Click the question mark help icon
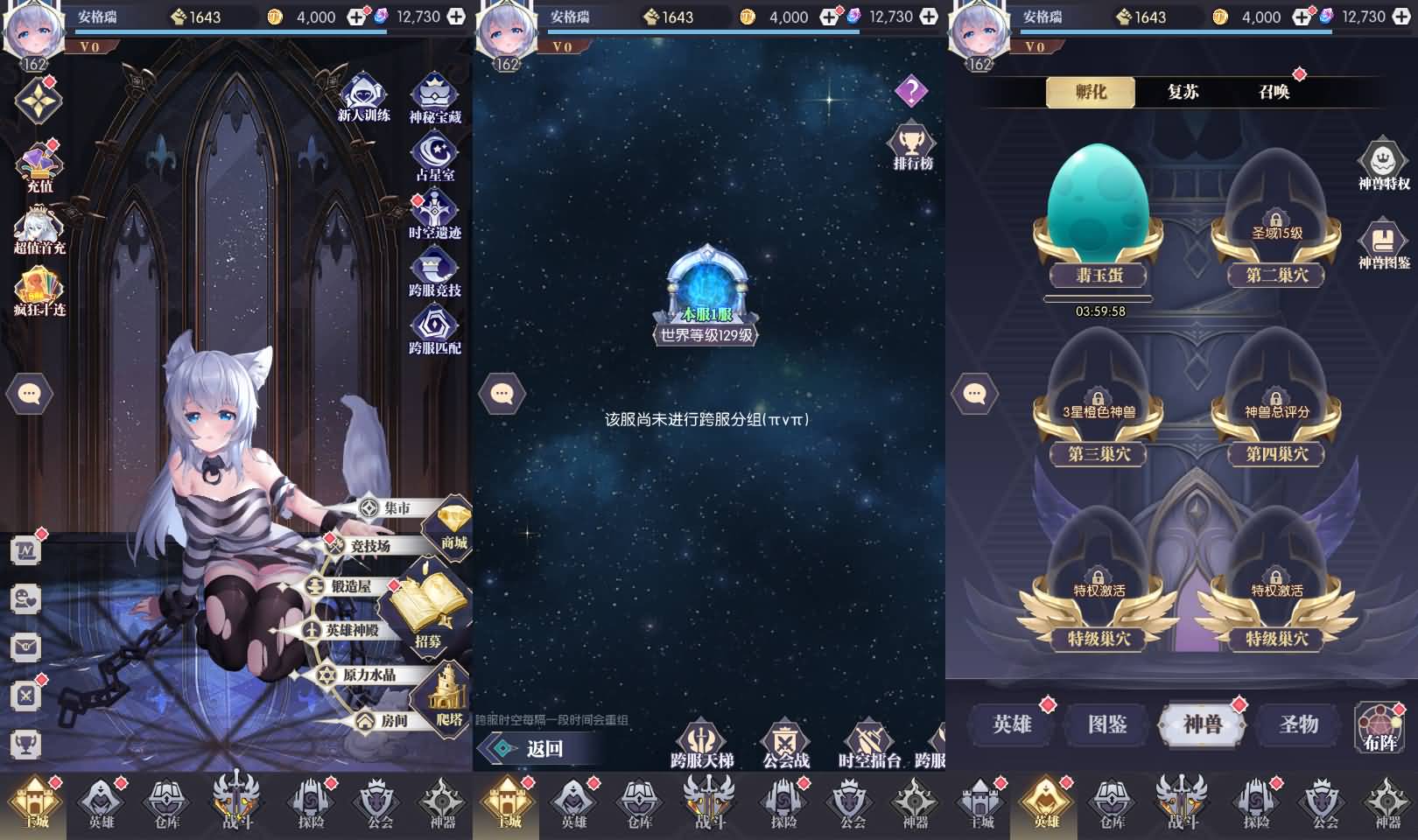 tap(910, 89)
